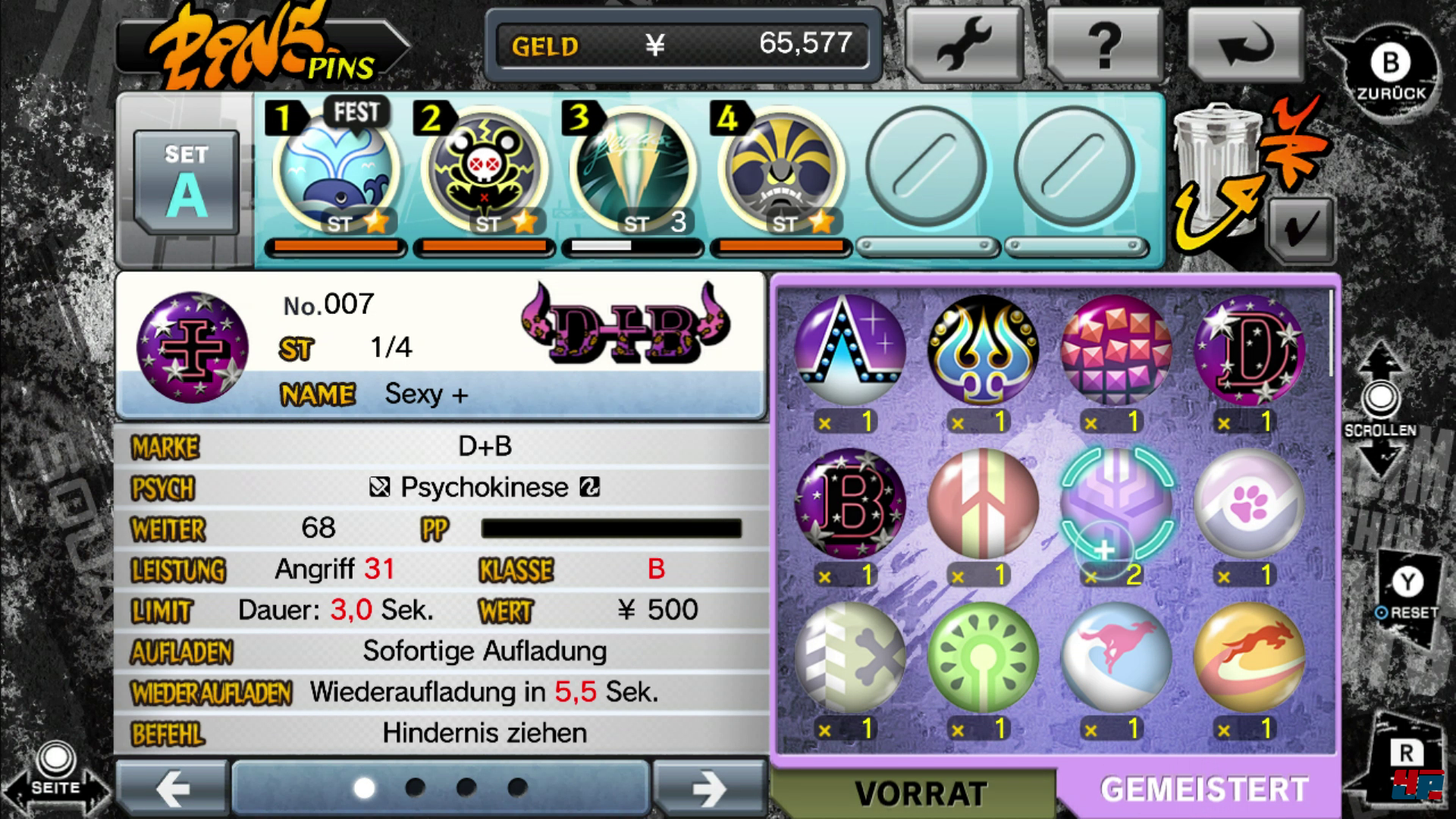This screenshot has height=819, width=1456.
Task: Open the settings wrench icon
Action: 966,42
